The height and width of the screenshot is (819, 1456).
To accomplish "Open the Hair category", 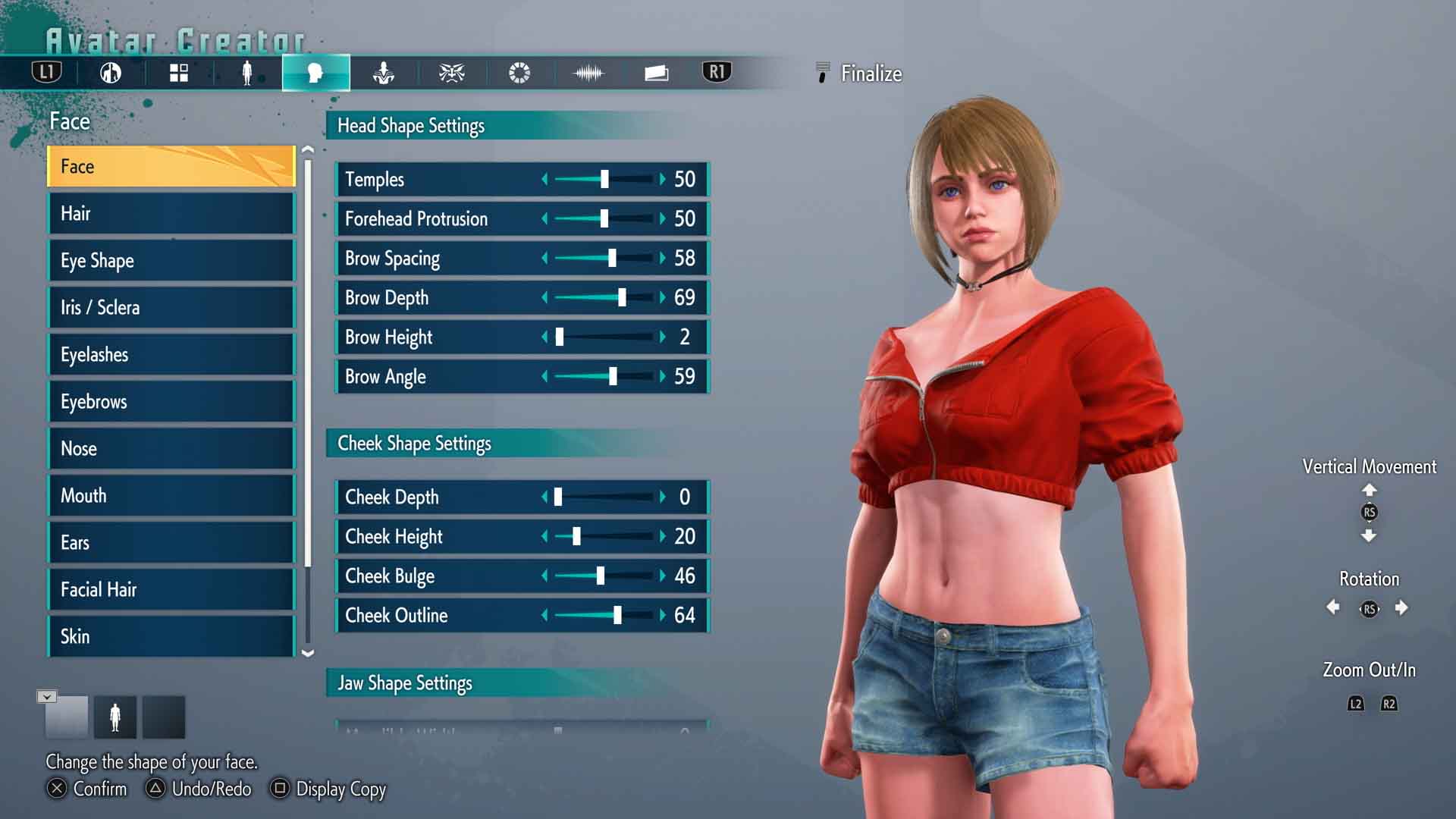I will pos(171,213).
